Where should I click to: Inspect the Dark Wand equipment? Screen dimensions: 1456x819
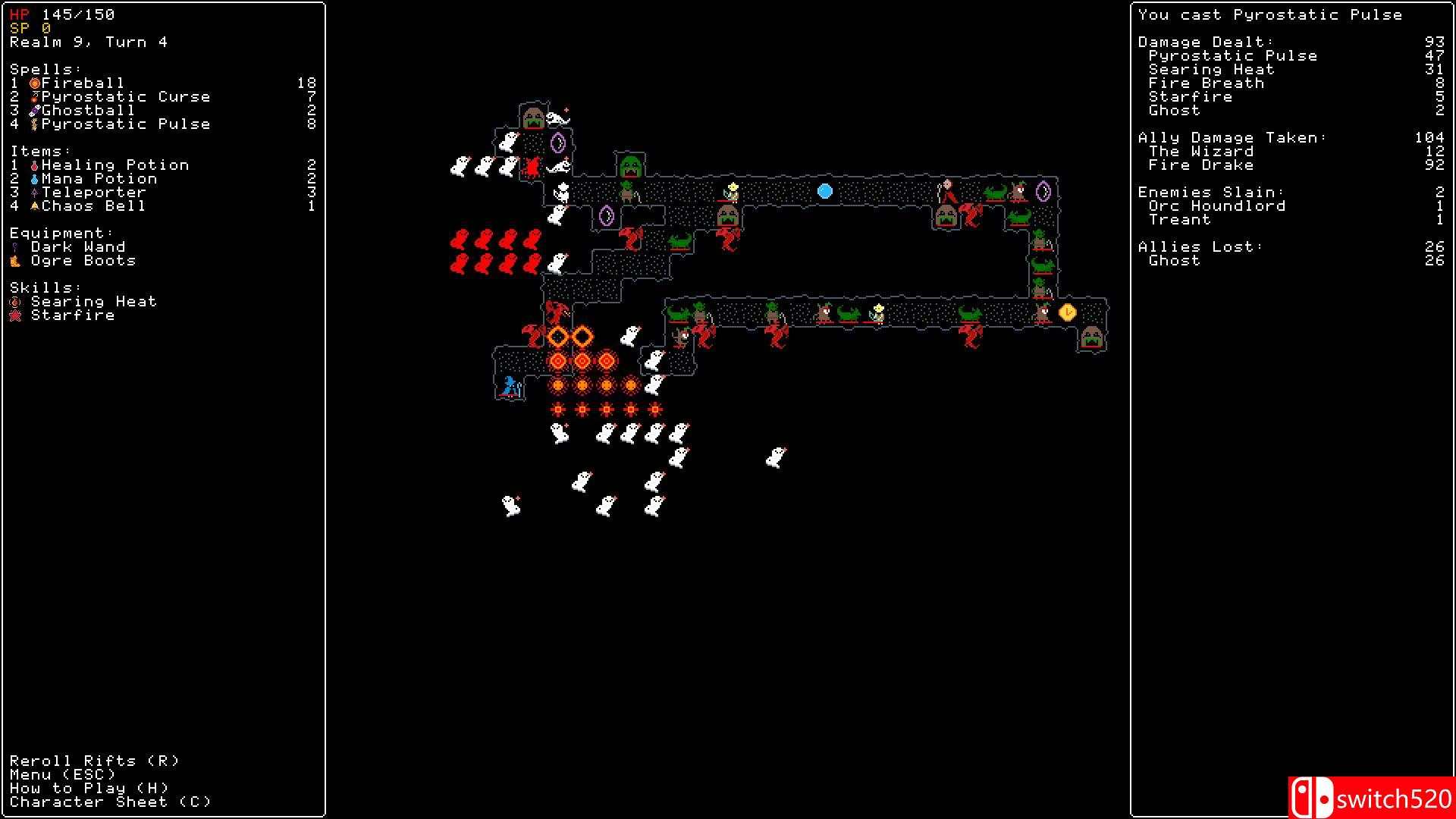pyautogui.click(x=80, y=246)
